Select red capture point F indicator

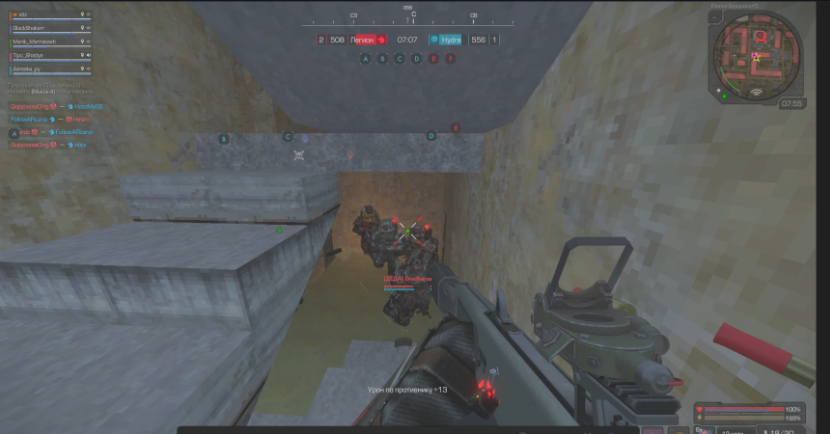tap(450, 59)
